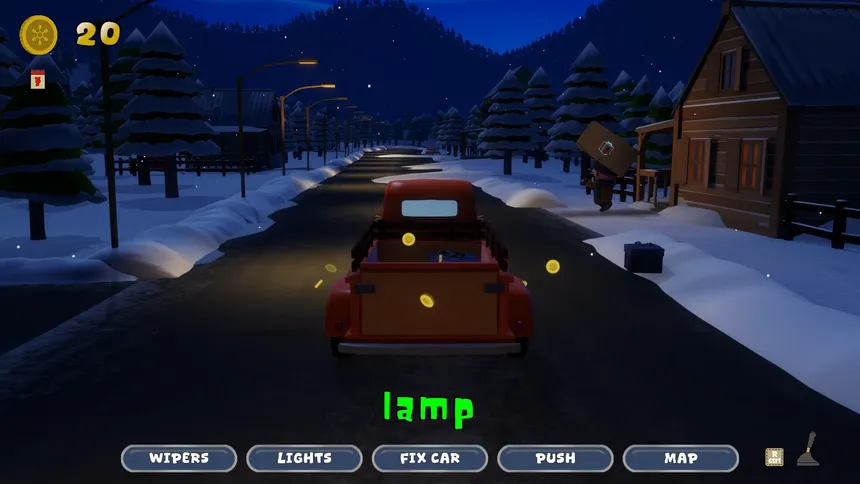Image resolution: width=860 pixels, height=484 pixels.
Task: Select the gold snowflake coin icon
Action: 39,35
